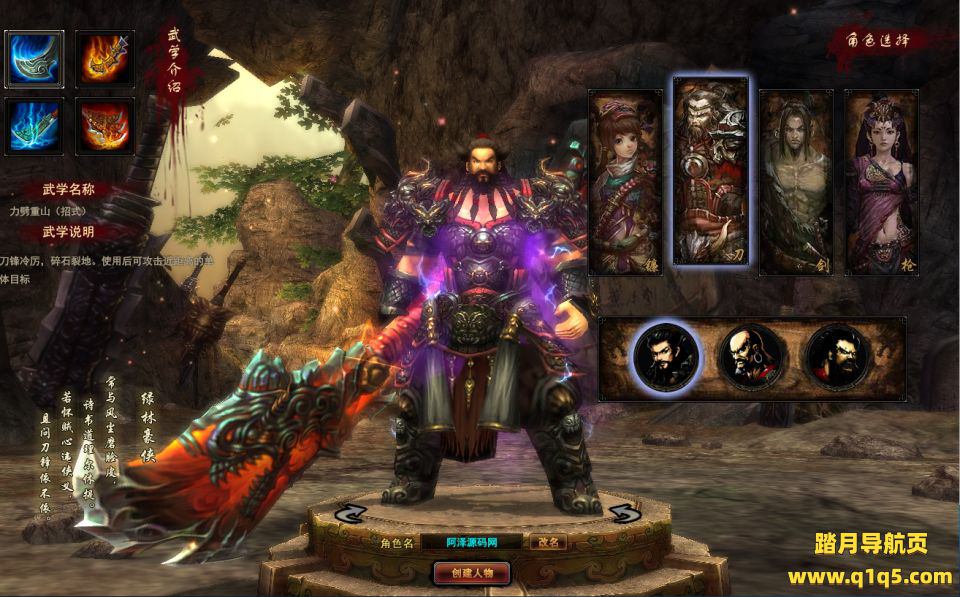Choose the 镰 sickle girl class portrait
This screenshot has height=597, width=960.
(625, 182)
